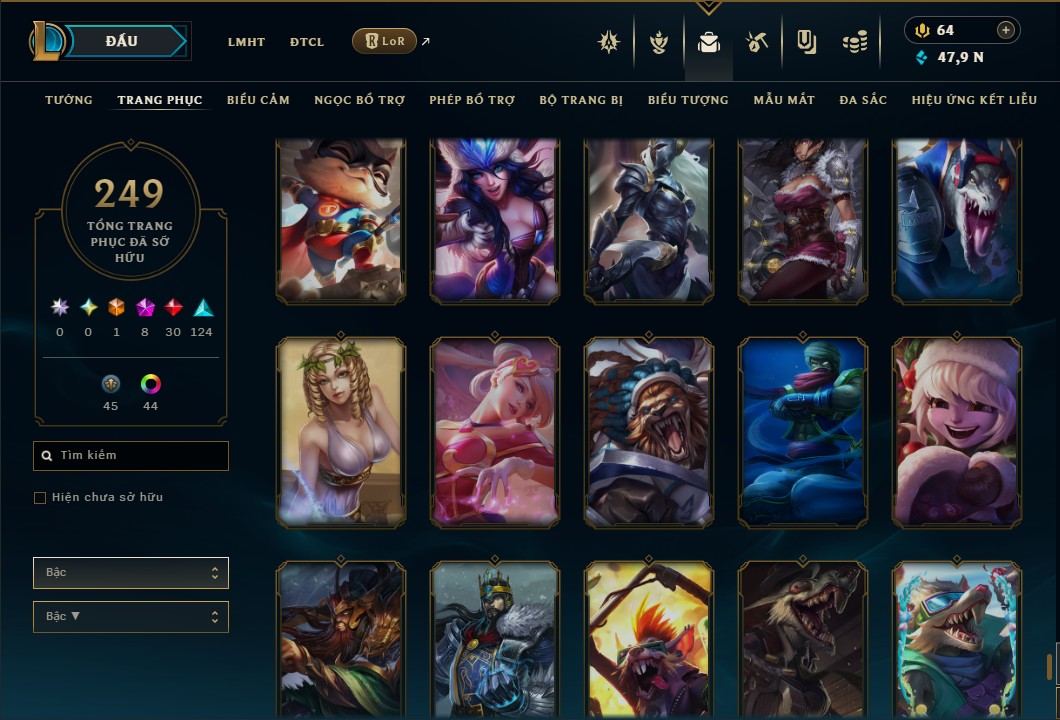Open the MẪU MẮT wards tab
This screenshot has width=1060, height=720.
pos(784,100)
